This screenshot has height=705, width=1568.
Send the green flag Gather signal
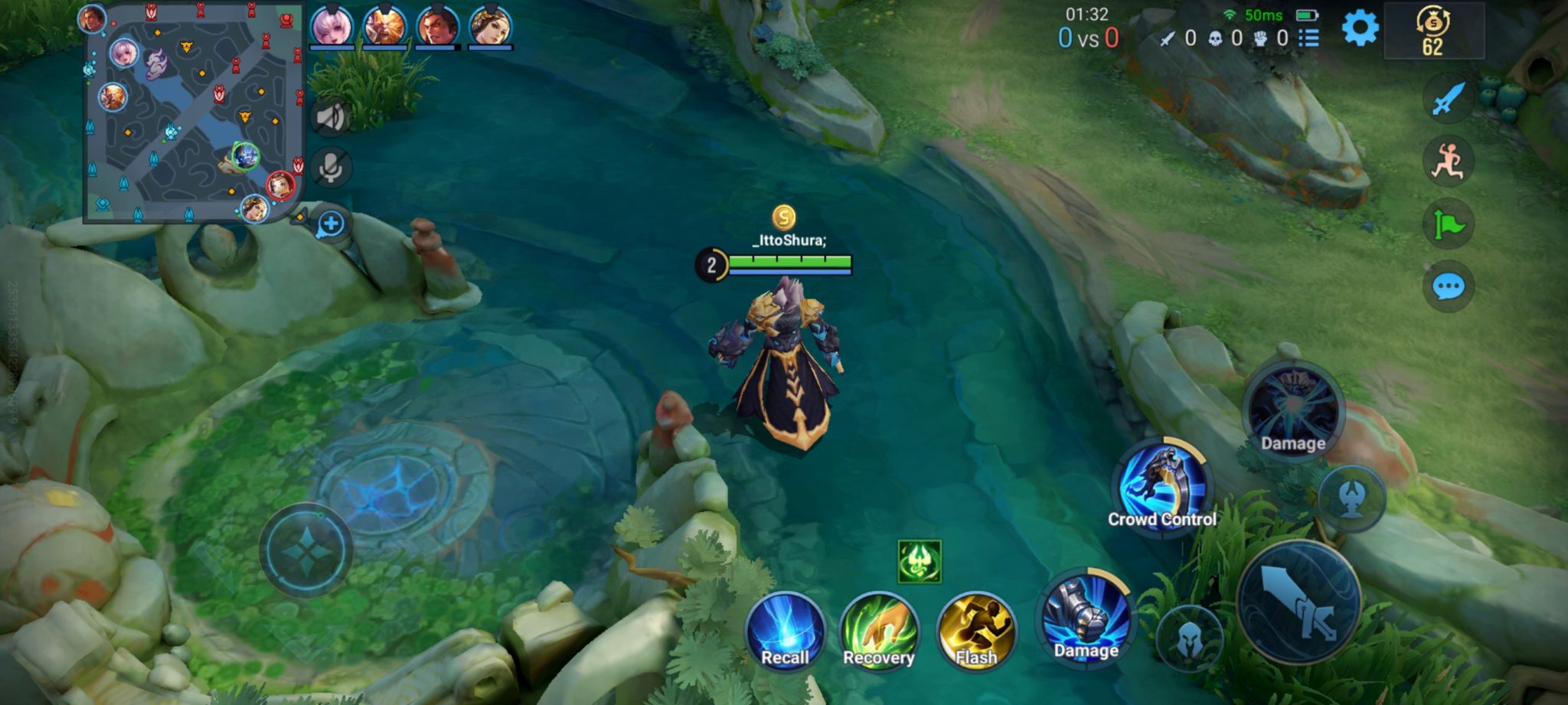[1447, 224]
